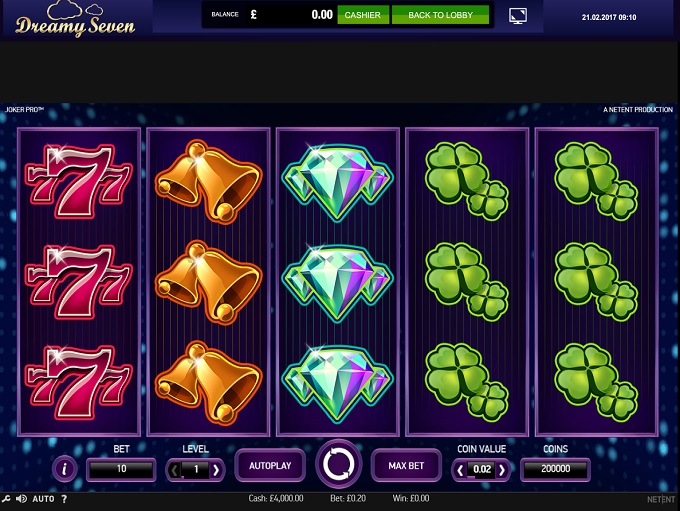The width and height of the screenshot is (680, 511).
Task: Click the AUTOPLAY button
Action: click(x=270, y=466)
